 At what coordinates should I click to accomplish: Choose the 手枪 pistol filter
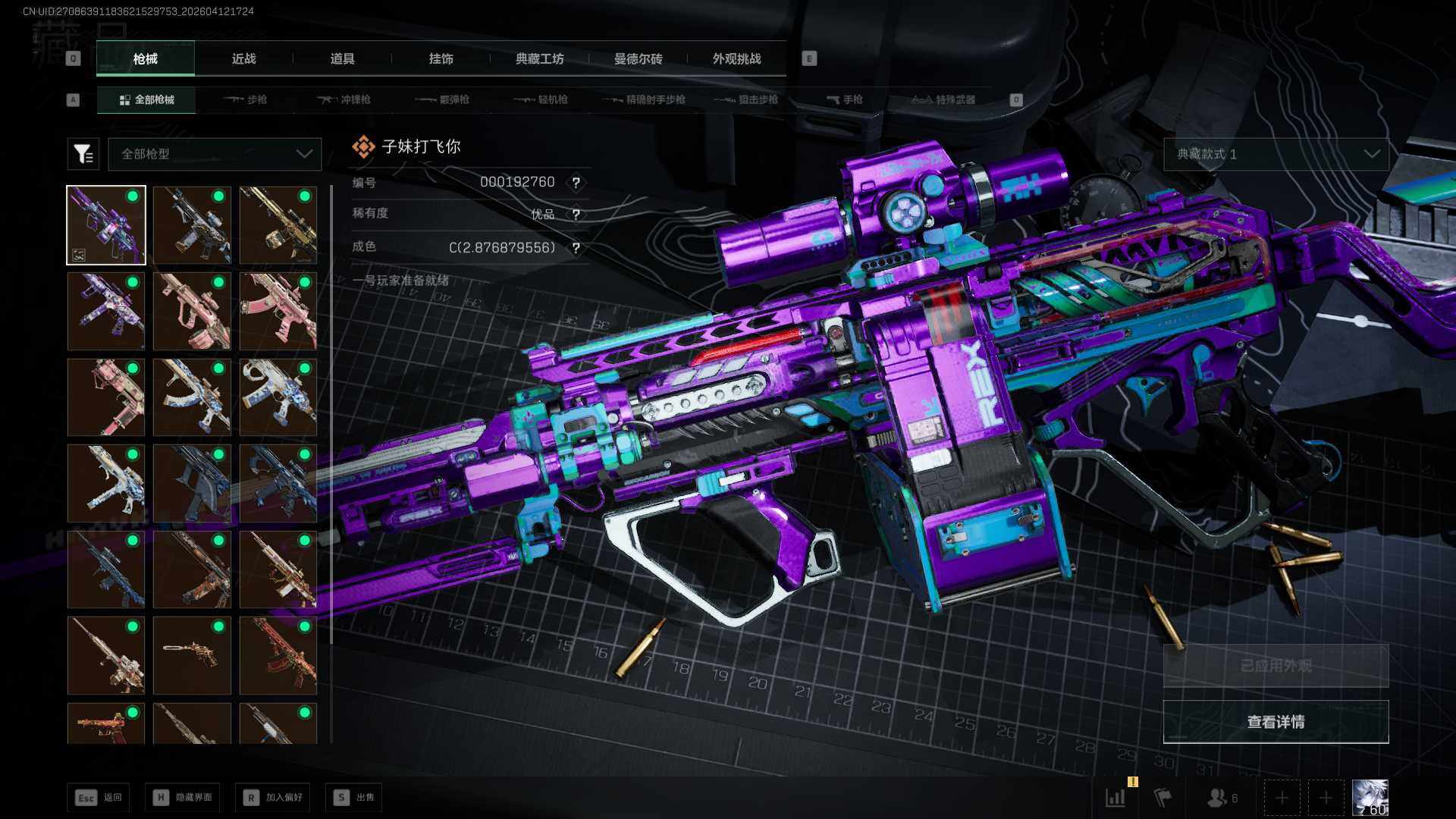(x=845, y=99)
